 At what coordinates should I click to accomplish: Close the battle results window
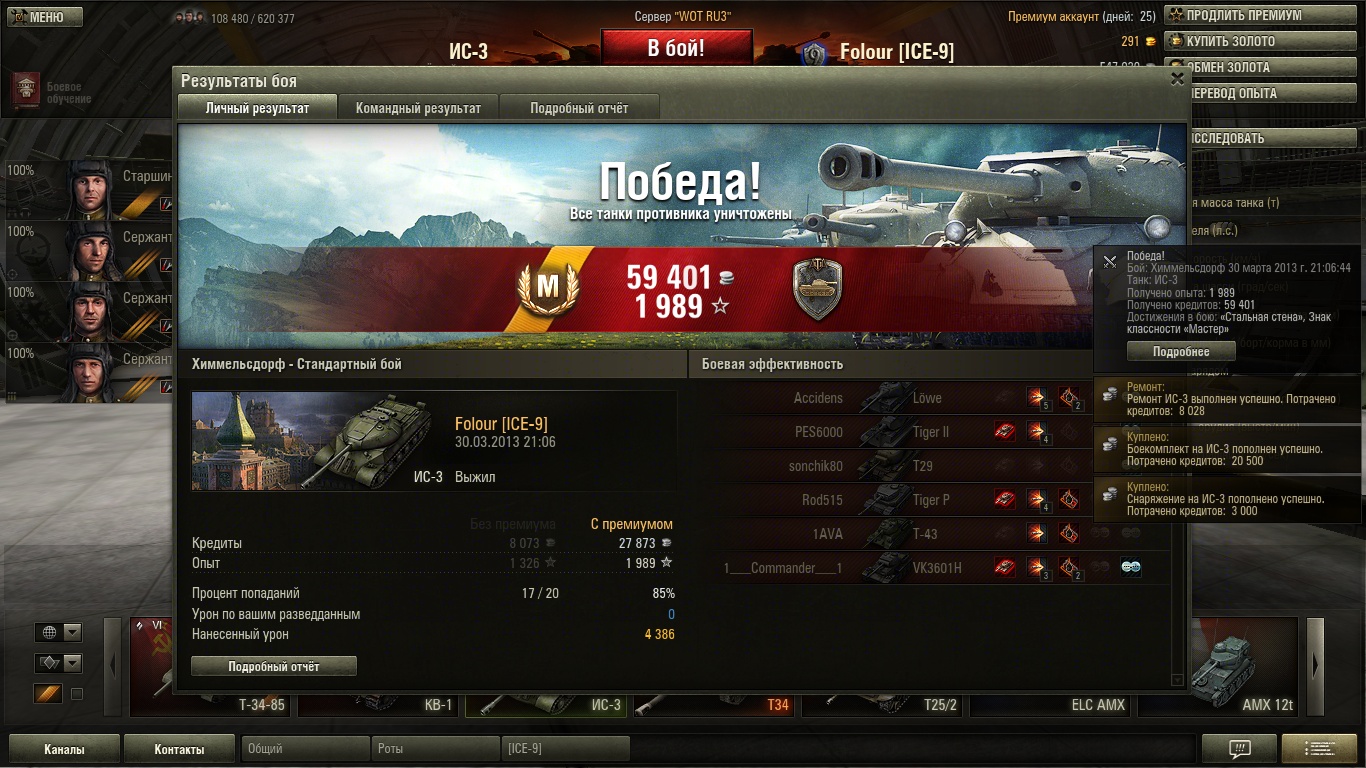1177,79
